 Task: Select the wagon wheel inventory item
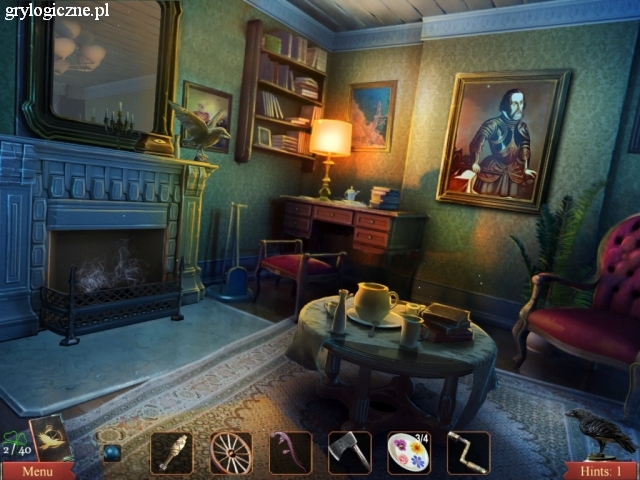coord(231,453)
